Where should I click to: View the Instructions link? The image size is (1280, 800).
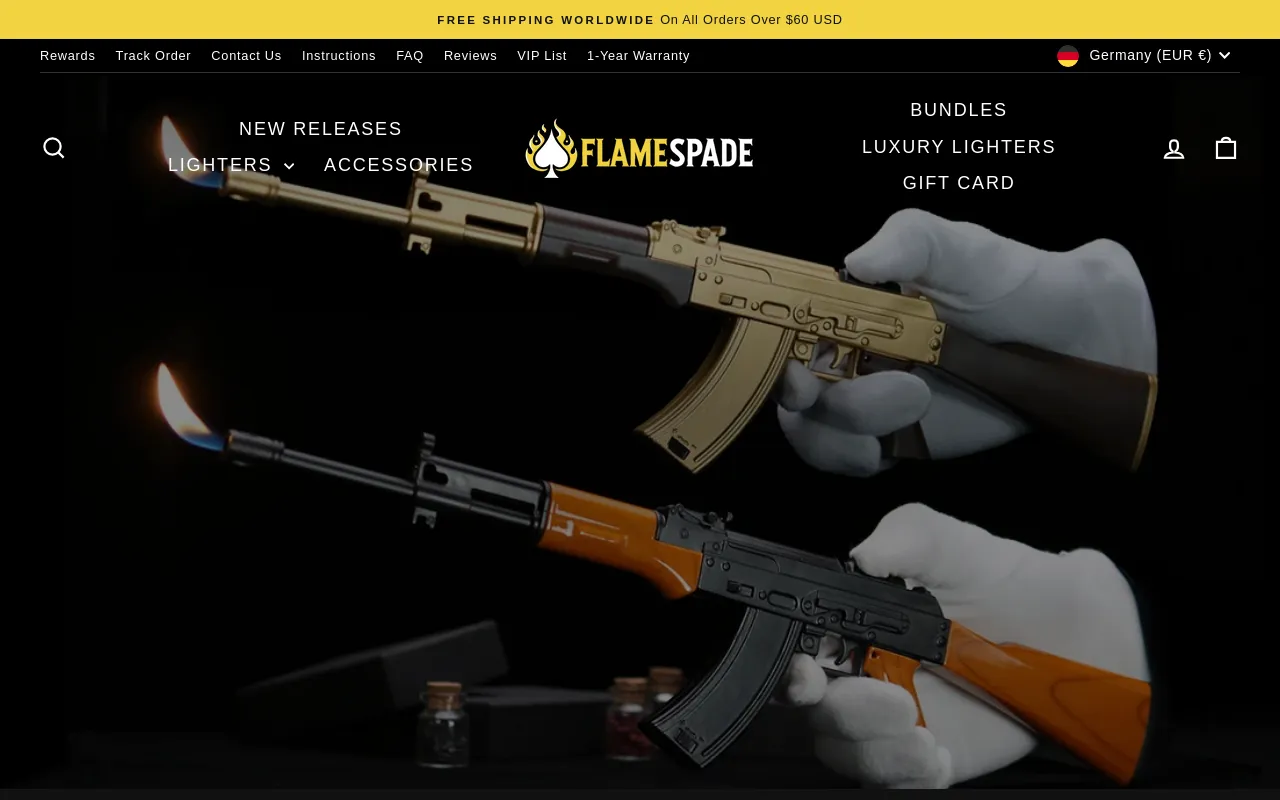click(x=339, y=56)
